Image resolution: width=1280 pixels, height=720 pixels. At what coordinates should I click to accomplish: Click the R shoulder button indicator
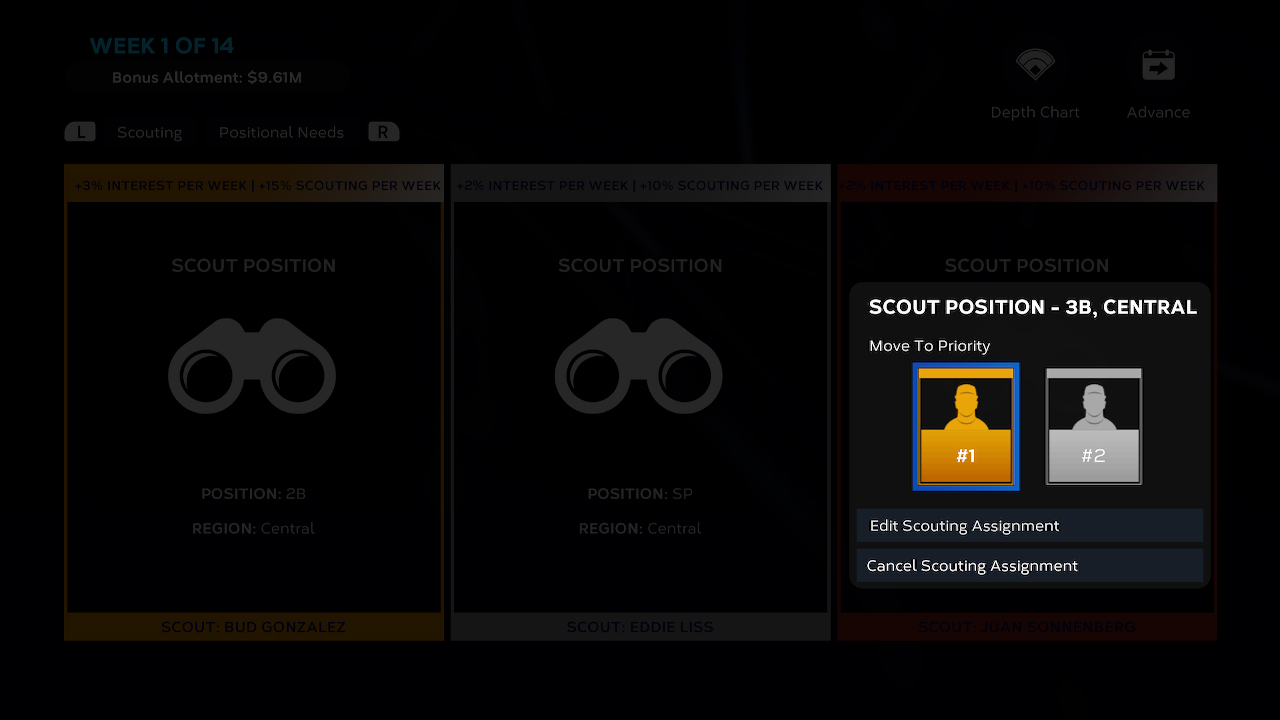click(x=384, y=131)
